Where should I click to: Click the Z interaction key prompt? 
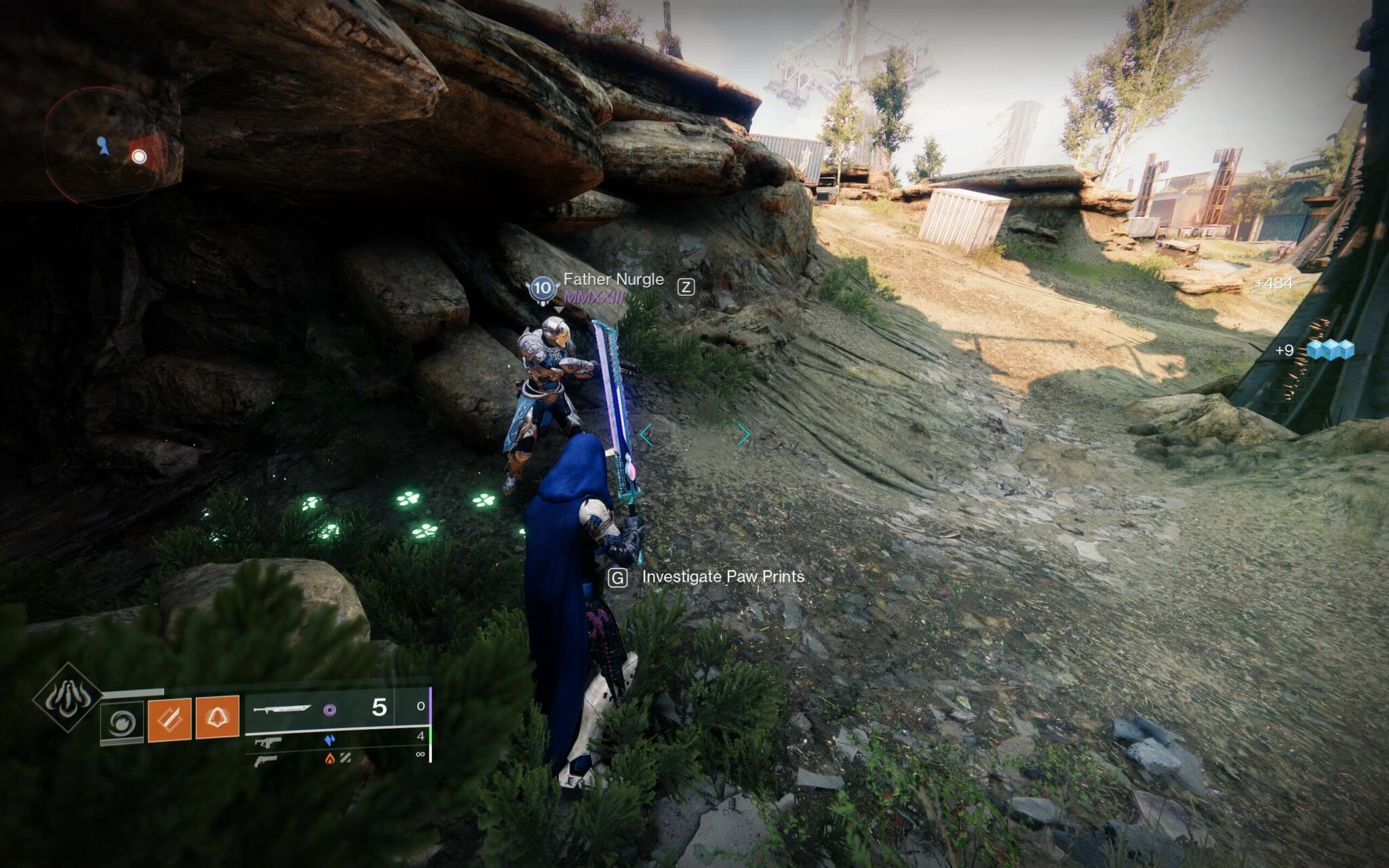click(x=686, y=286)
